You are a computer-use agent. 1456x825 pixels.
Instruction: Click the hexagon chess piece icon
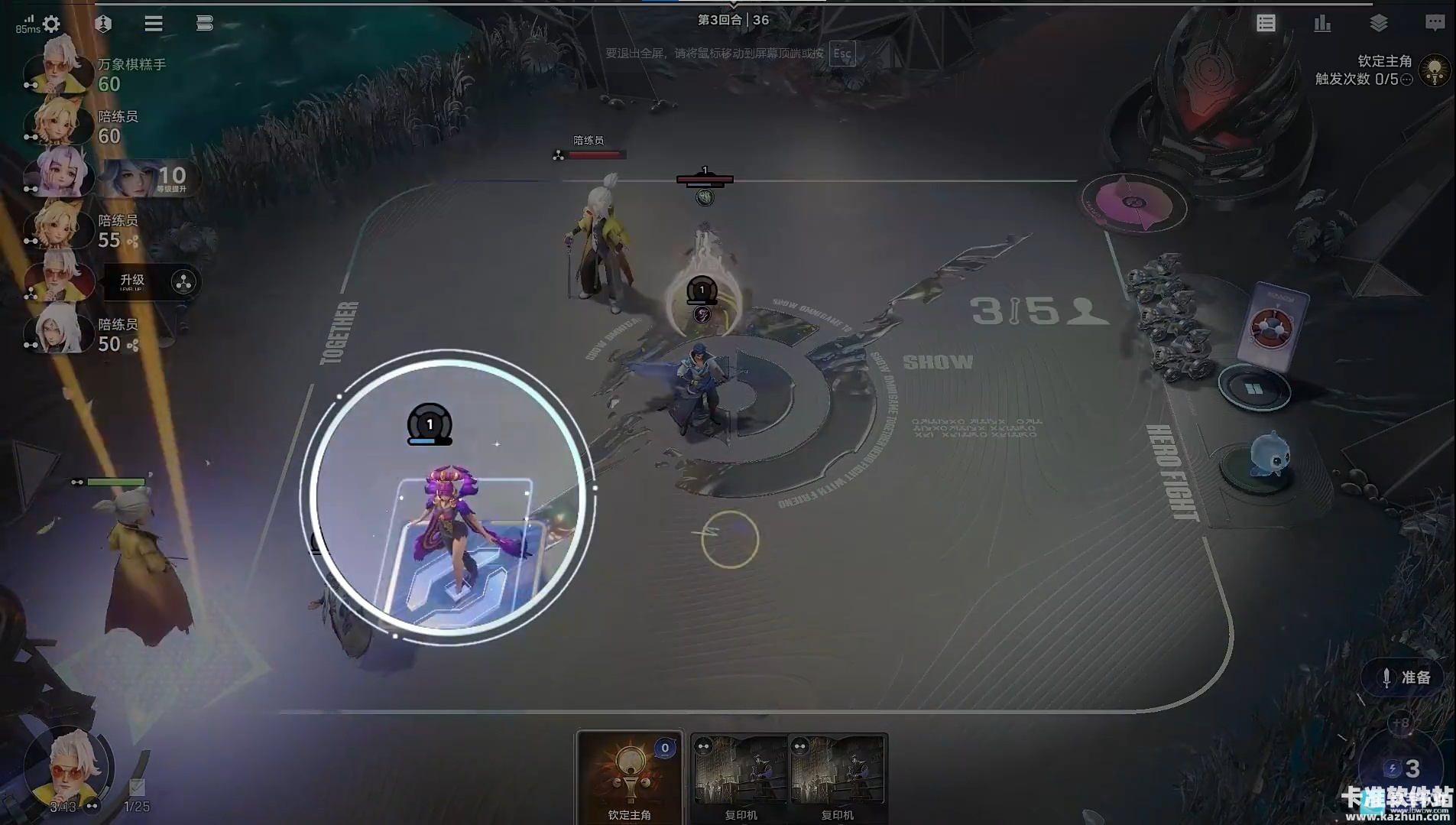click(103, 24)
